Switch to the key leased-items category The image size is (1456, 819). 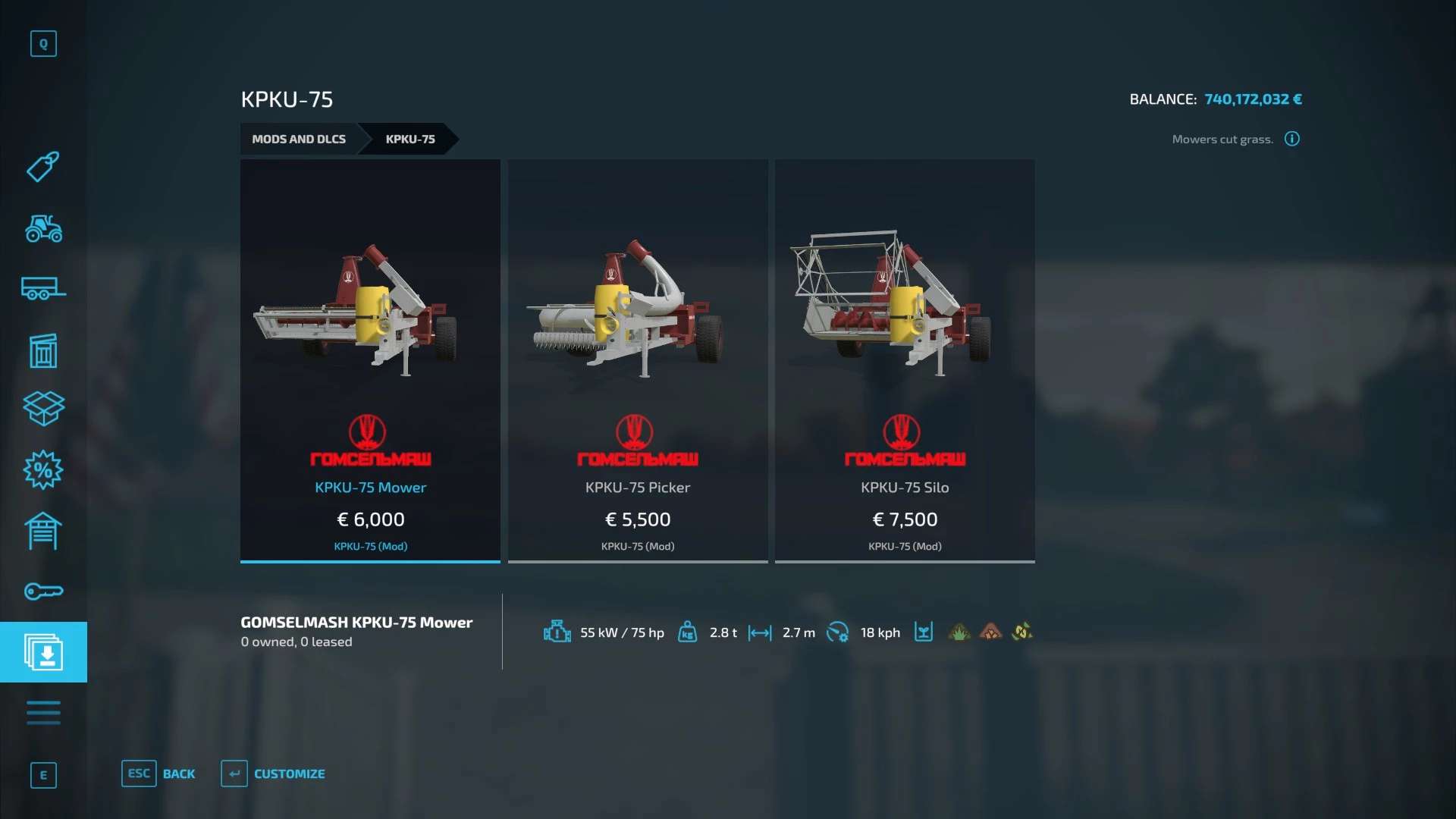click(x=43, y=591)
